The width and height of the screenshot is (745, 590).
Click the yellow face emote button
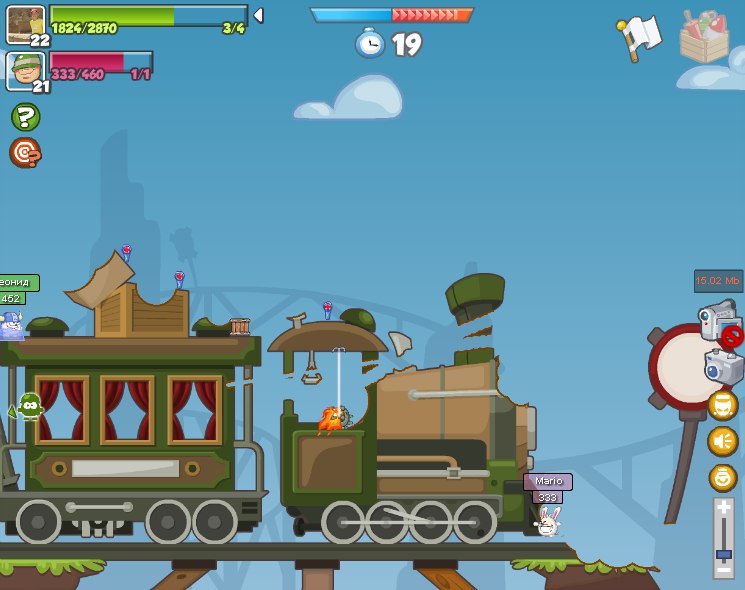[x=722, y=477]
